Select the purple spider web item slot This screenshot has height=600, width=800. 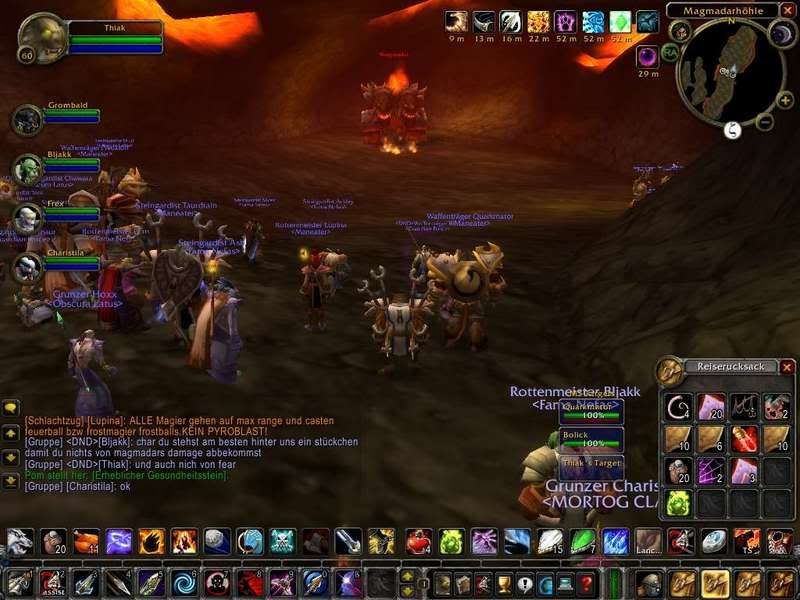(x=711, y=470)
